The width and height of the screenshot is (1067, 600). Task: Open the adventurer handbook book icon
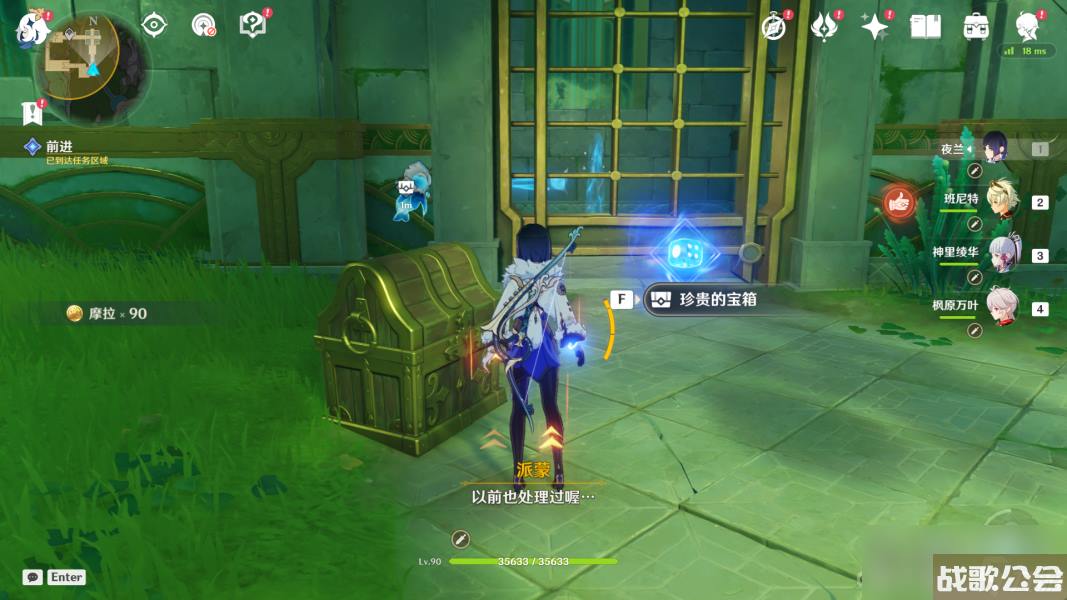click(x=925, y=27)
